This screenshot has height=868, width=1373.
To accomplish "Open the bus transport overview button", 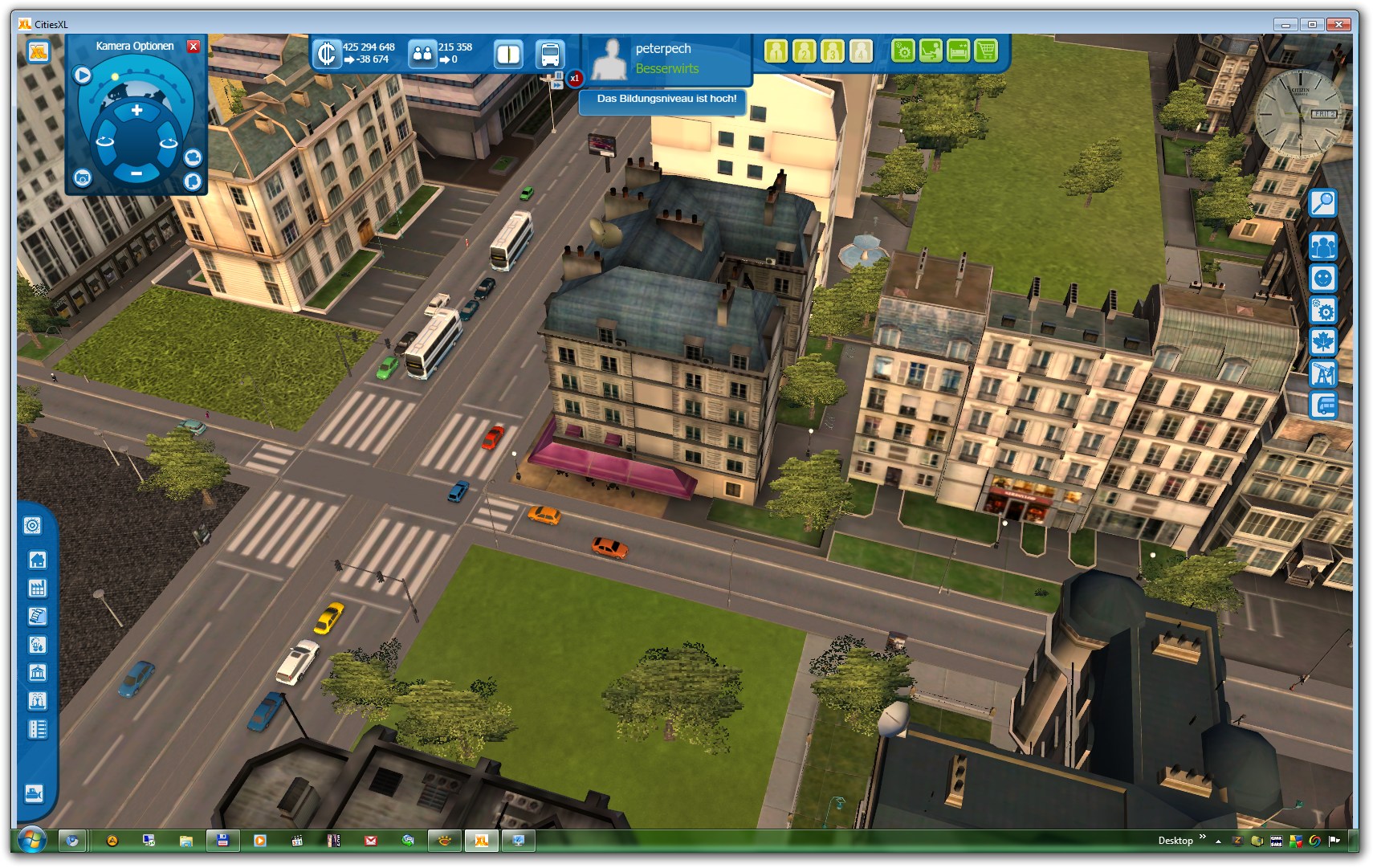I will 550,55.
